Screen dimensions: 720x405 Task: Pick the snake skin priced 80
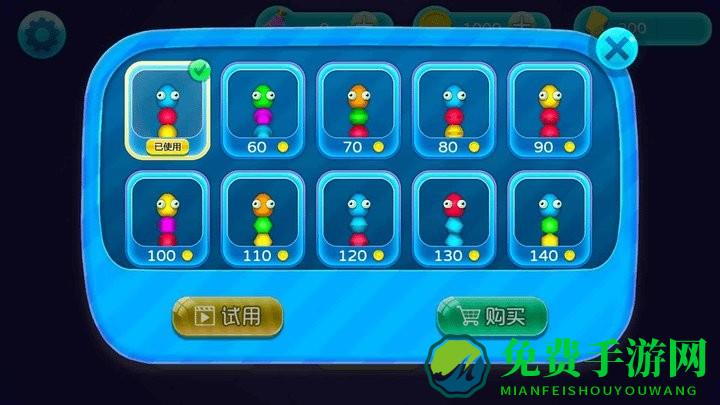pos(456,110)
